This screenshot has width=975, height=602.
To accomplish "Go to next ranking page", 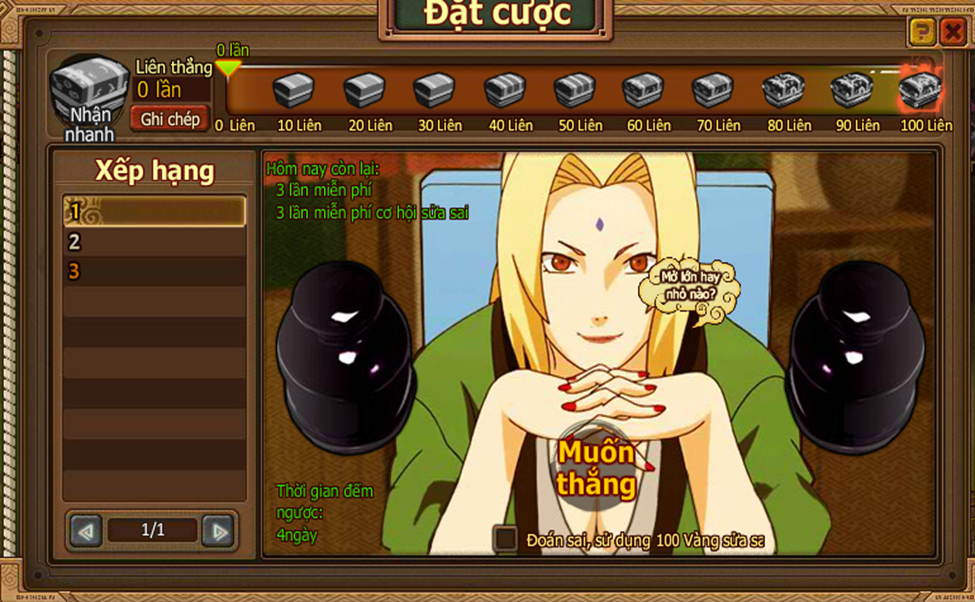I will click(x=217, y=531).
